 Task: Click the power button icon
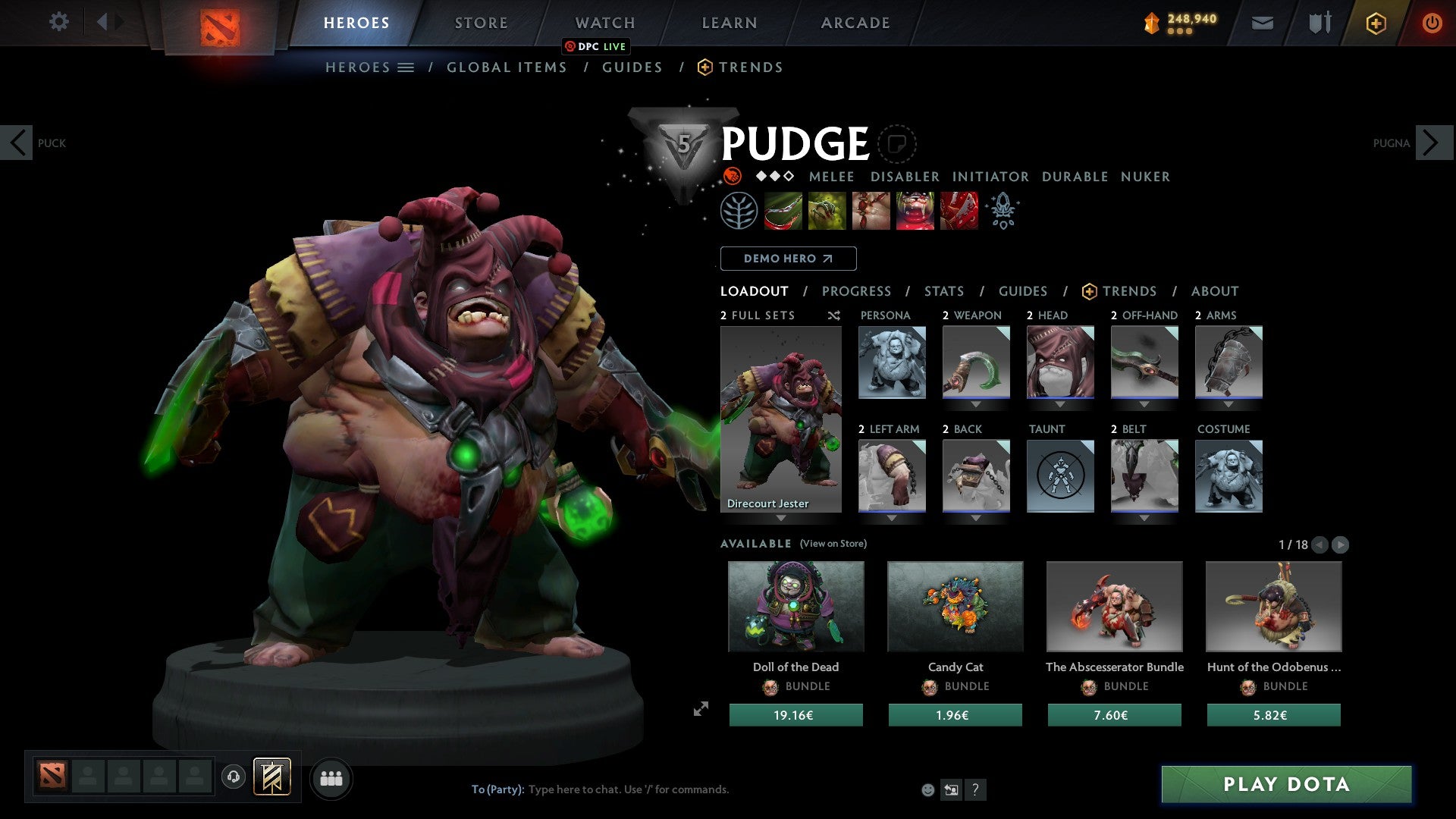[x=1432, y=23]
